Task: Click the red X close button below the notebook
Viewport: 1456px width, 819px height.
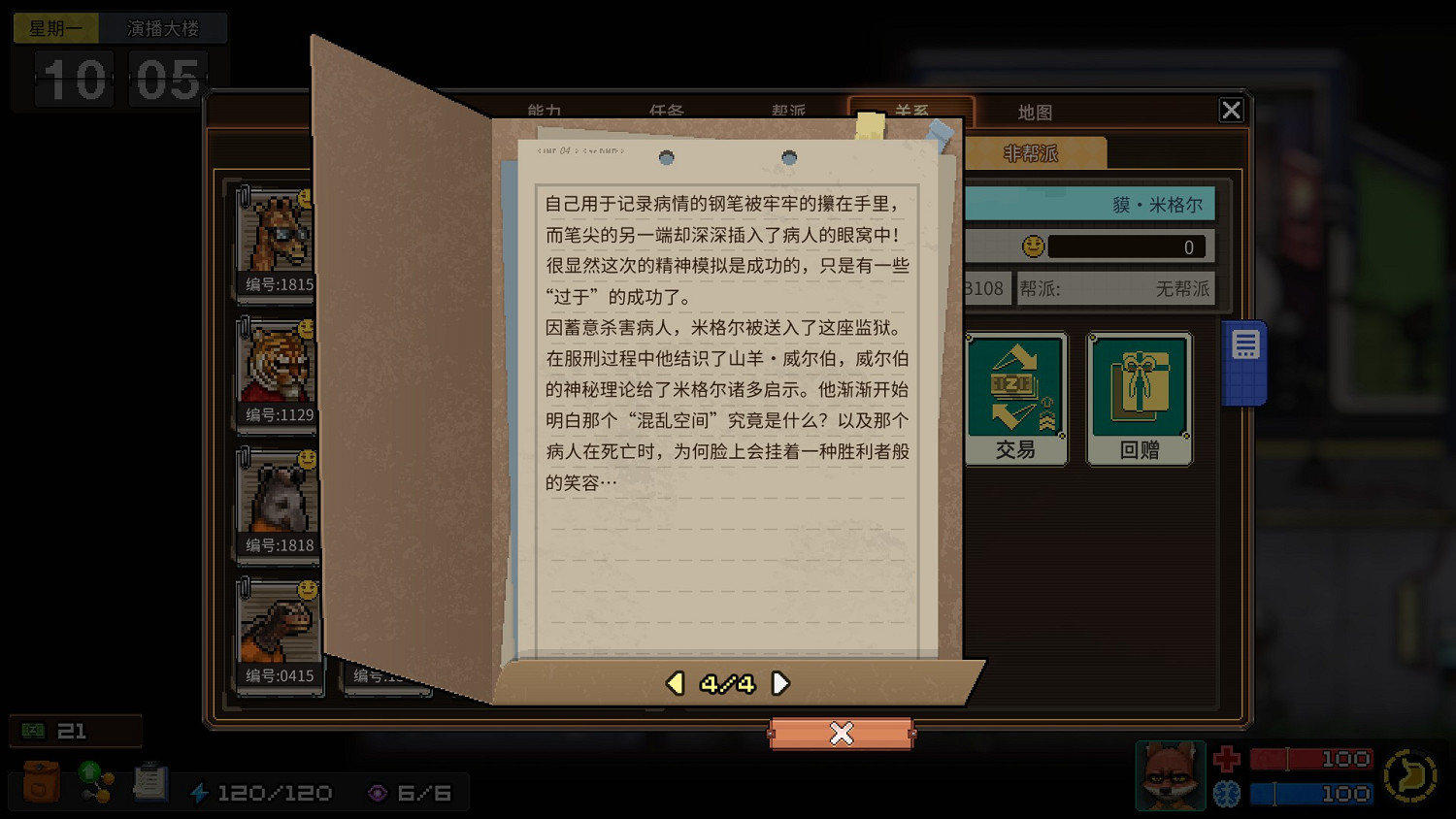Action: click(x=841, y=734)
